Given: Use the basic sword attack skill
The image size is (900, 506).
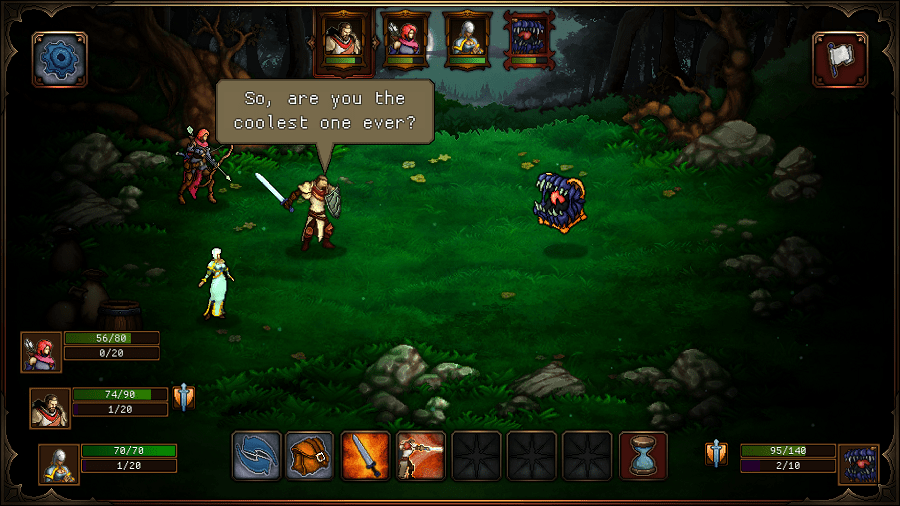Looking at the screenshot, I should 365,455.
